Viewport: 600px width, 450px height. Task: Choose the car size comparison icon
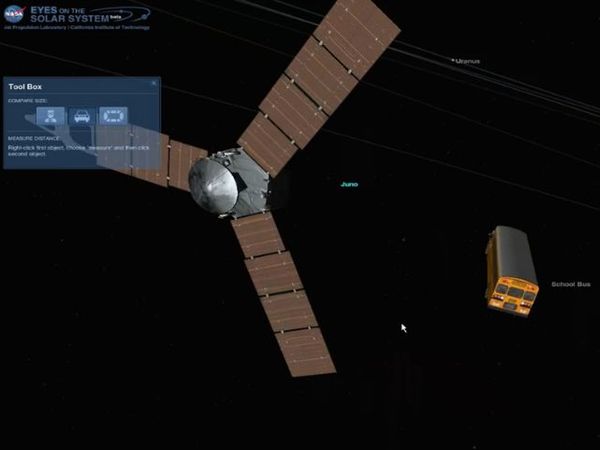[x=82, y=116]
